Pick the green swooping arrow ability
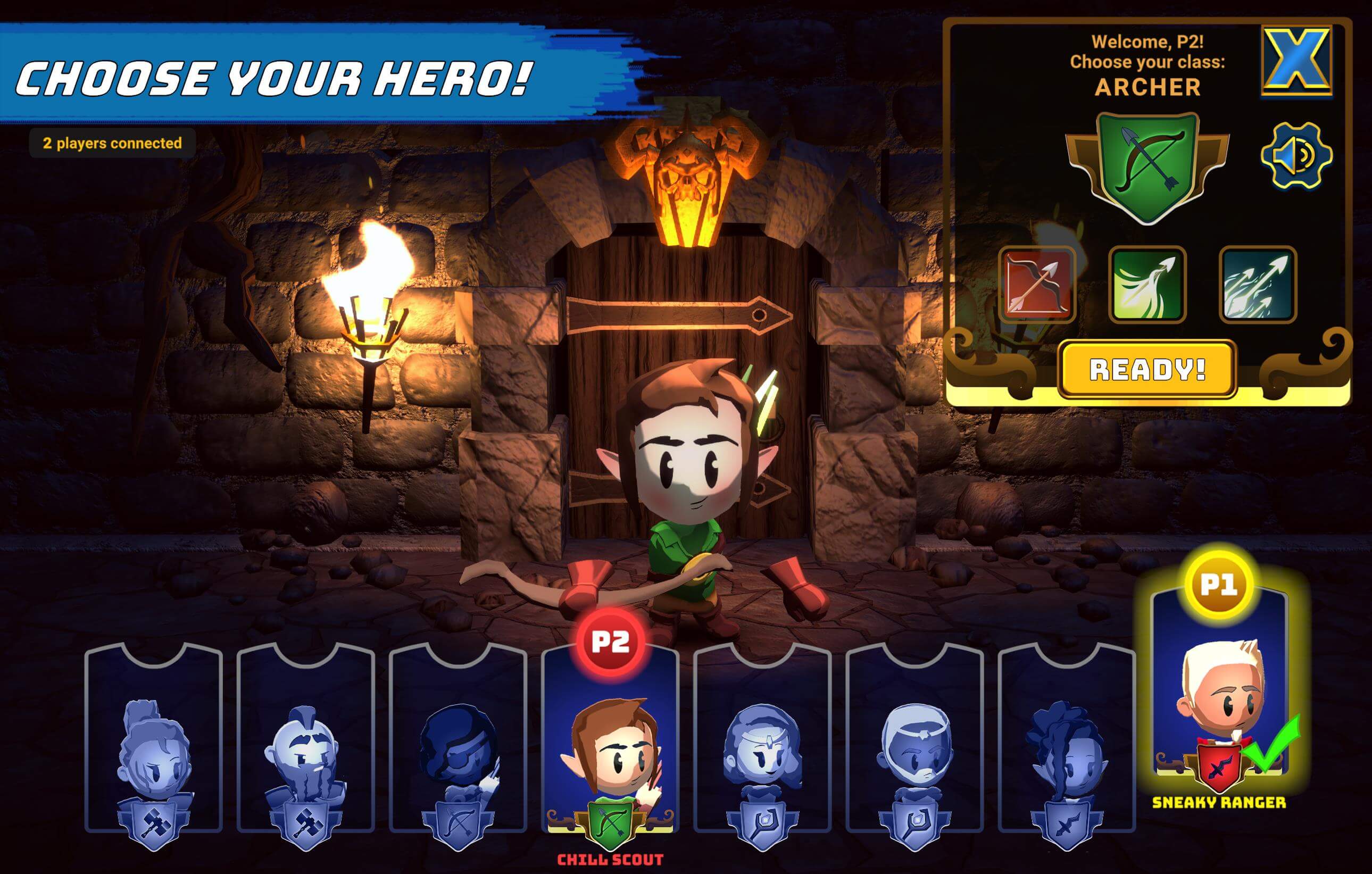 (1148, 285)
